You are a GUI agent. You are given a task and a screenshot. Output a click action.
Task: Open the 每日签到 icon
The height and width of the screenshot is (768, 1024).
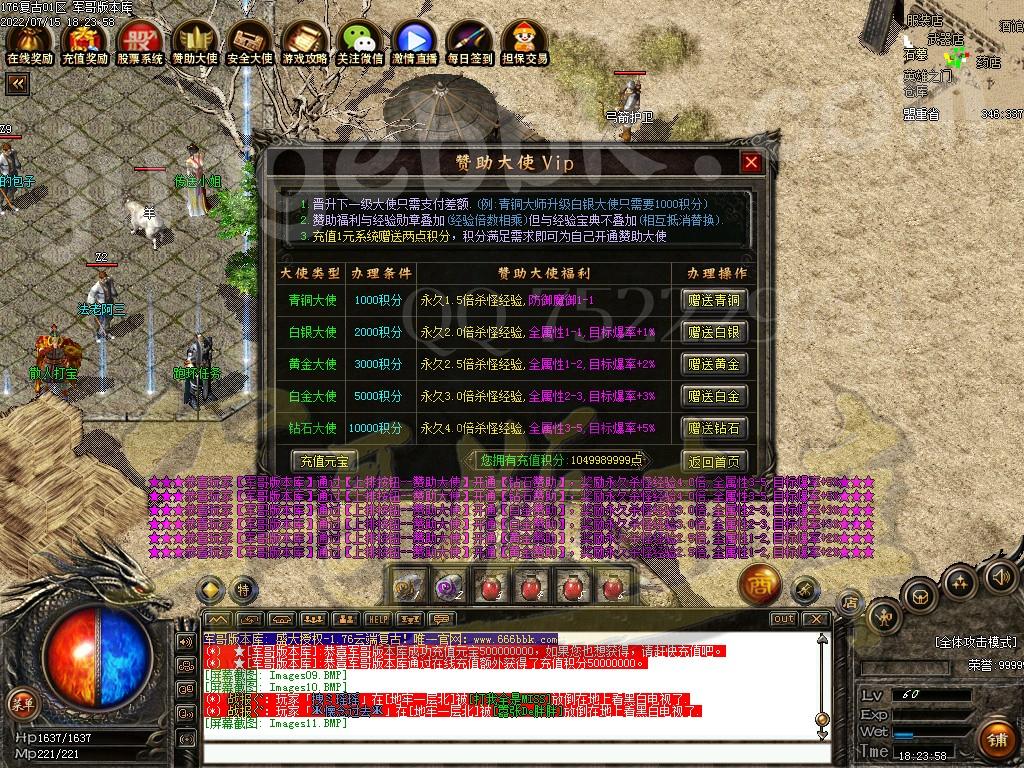(470, 43)
